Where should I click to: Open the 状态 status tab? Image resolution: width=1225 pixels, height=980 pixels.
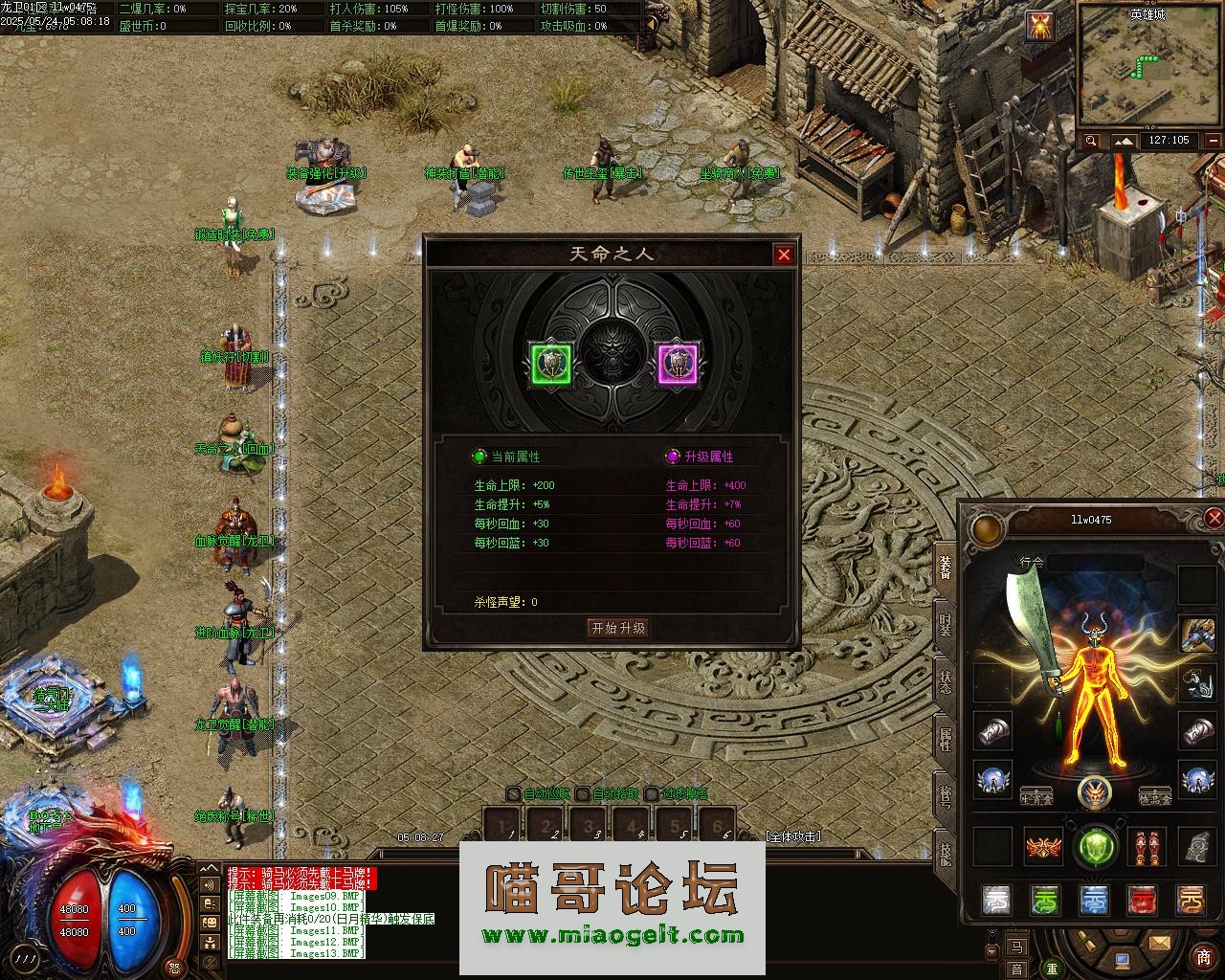coord(947,681)
